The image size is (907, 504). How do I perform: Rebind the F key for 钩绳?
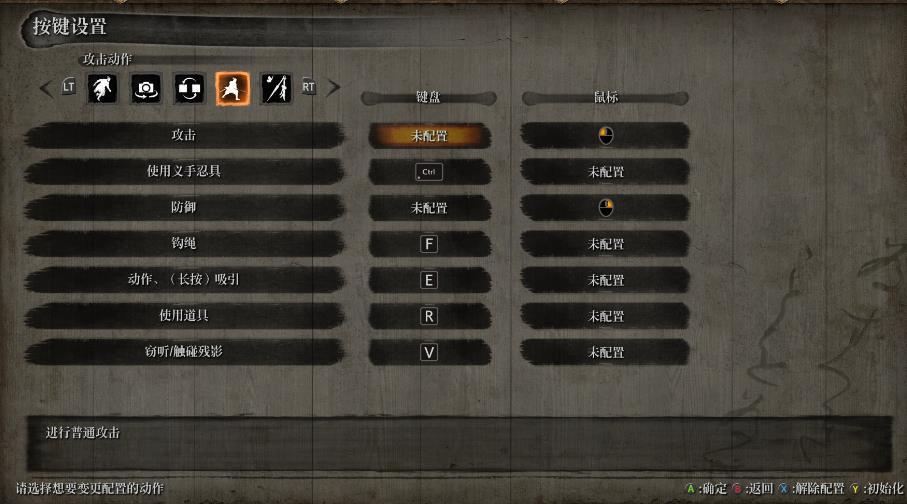[x=429, y=244]
